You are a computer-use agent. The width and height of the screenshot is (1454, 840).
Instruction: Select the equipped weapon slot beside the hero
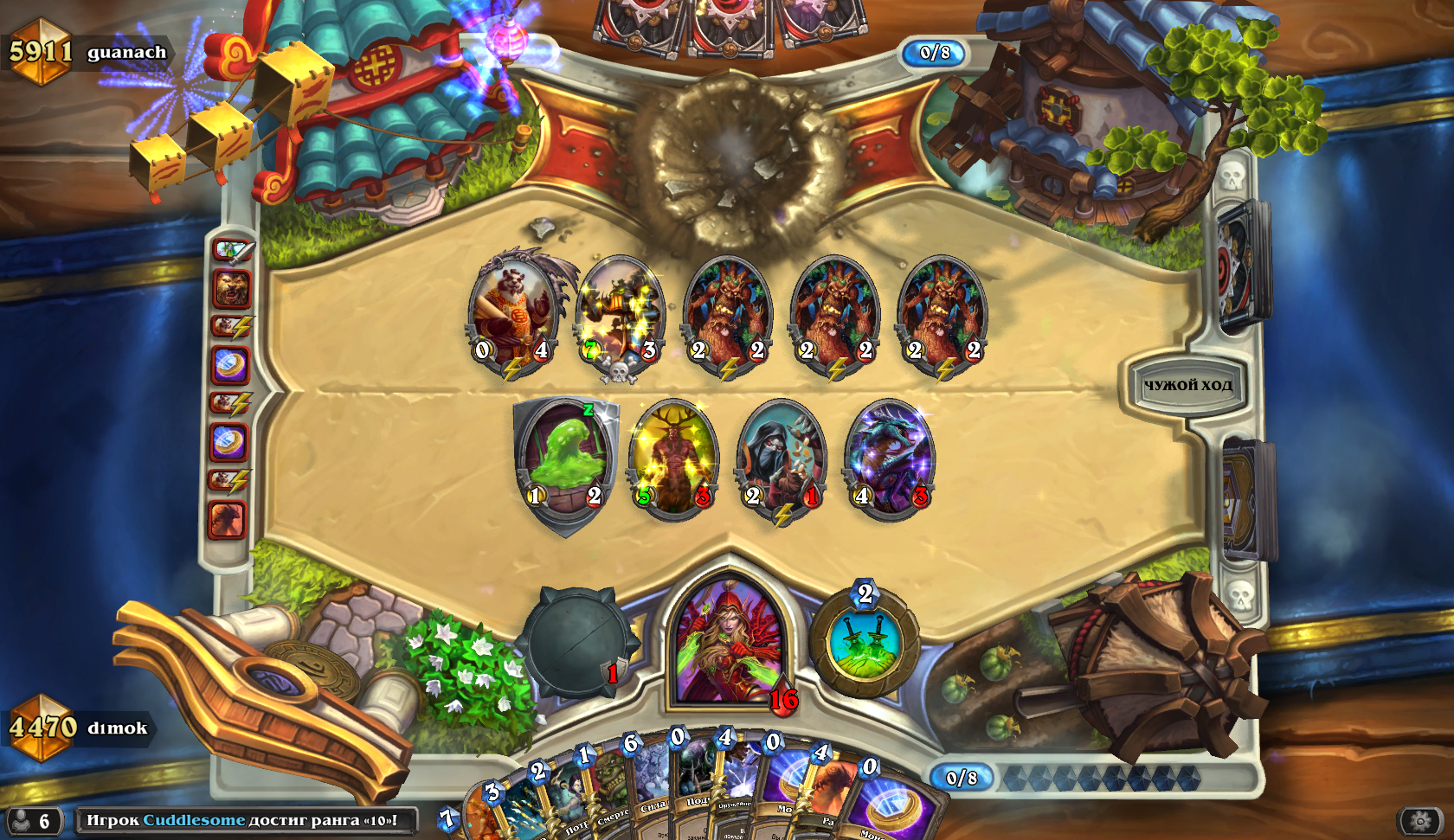(x=576, y=641)
